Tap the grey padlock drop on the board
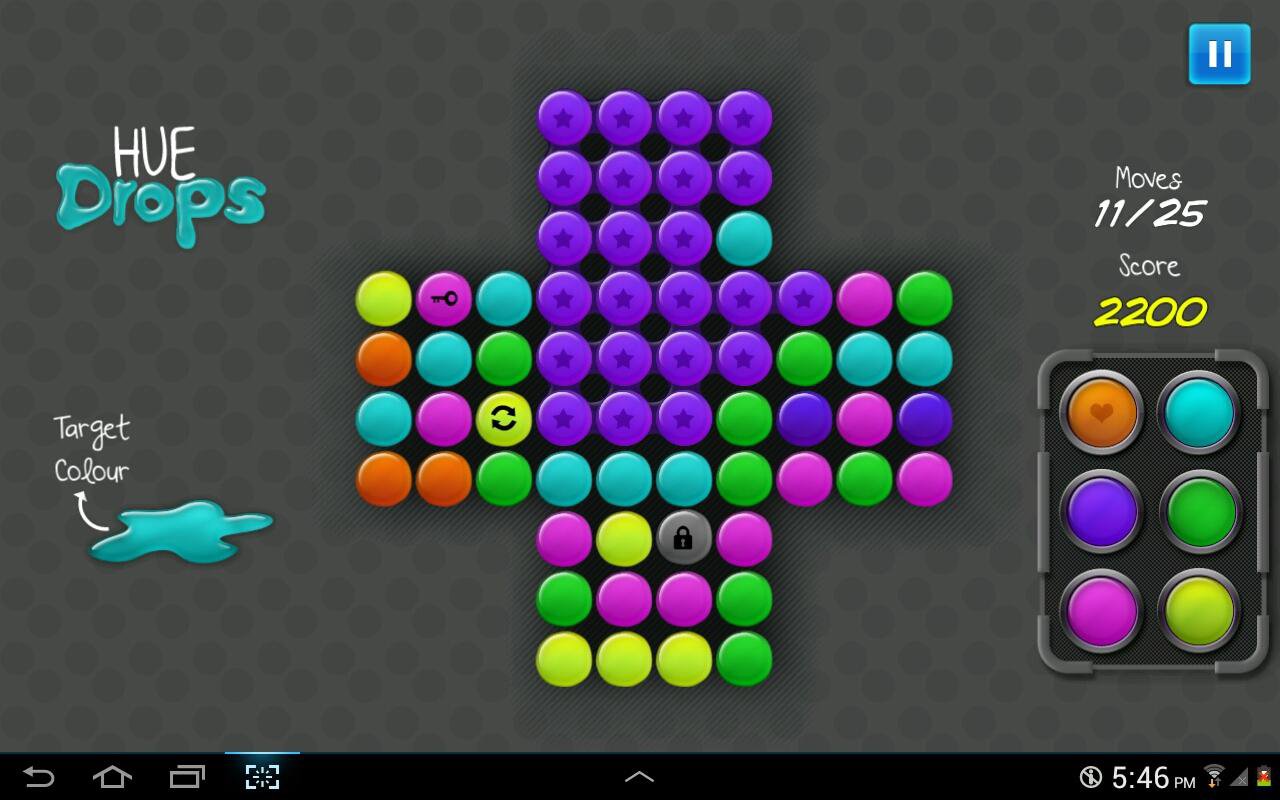 point(684,538)
